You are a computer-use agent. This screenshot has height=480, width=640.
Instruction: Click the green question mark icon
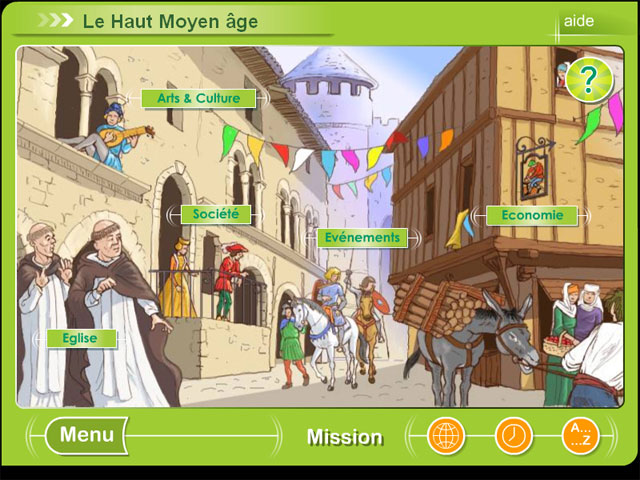tap(588, 80)
